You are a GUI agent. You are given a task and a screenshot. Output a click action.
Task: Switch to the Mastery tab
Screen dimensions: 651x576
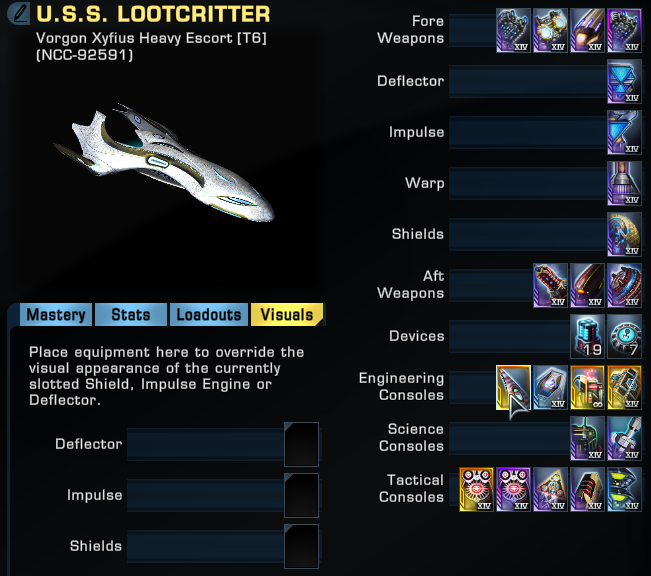[55, 314]
